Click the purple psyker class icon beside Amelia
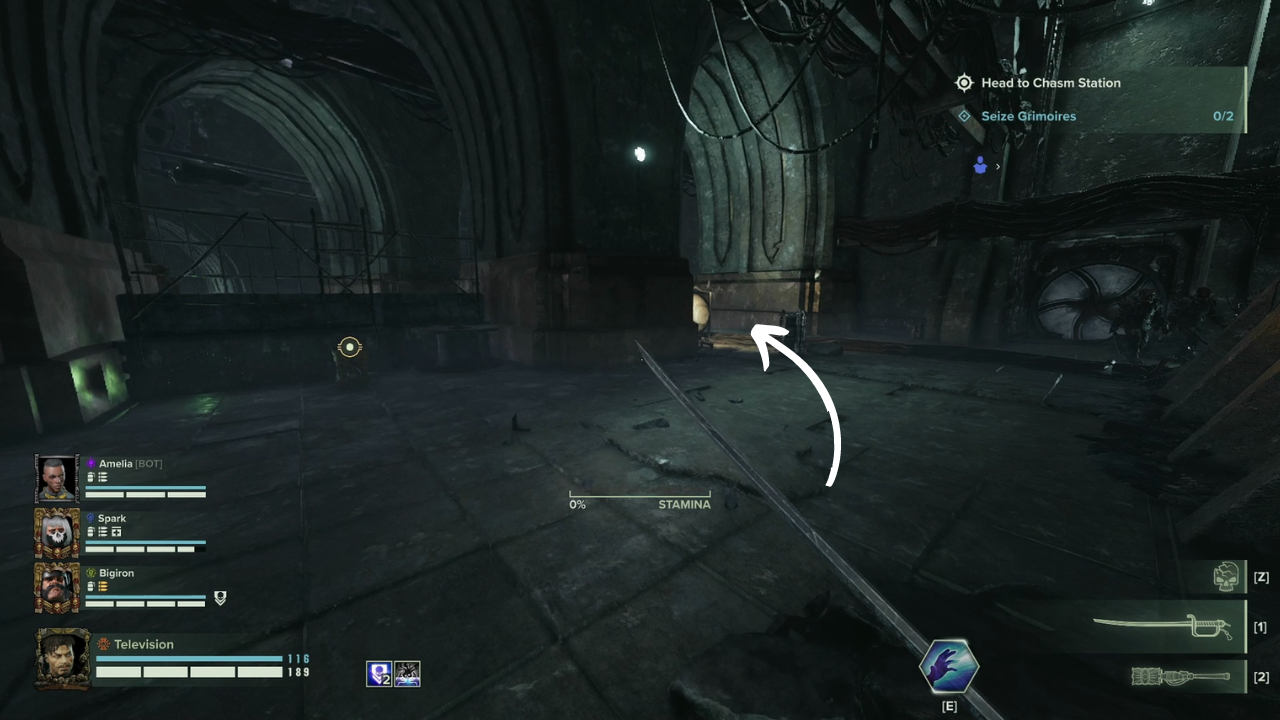Image resolution: width=1280 pixels, height=720 pixels. point(90,464)
